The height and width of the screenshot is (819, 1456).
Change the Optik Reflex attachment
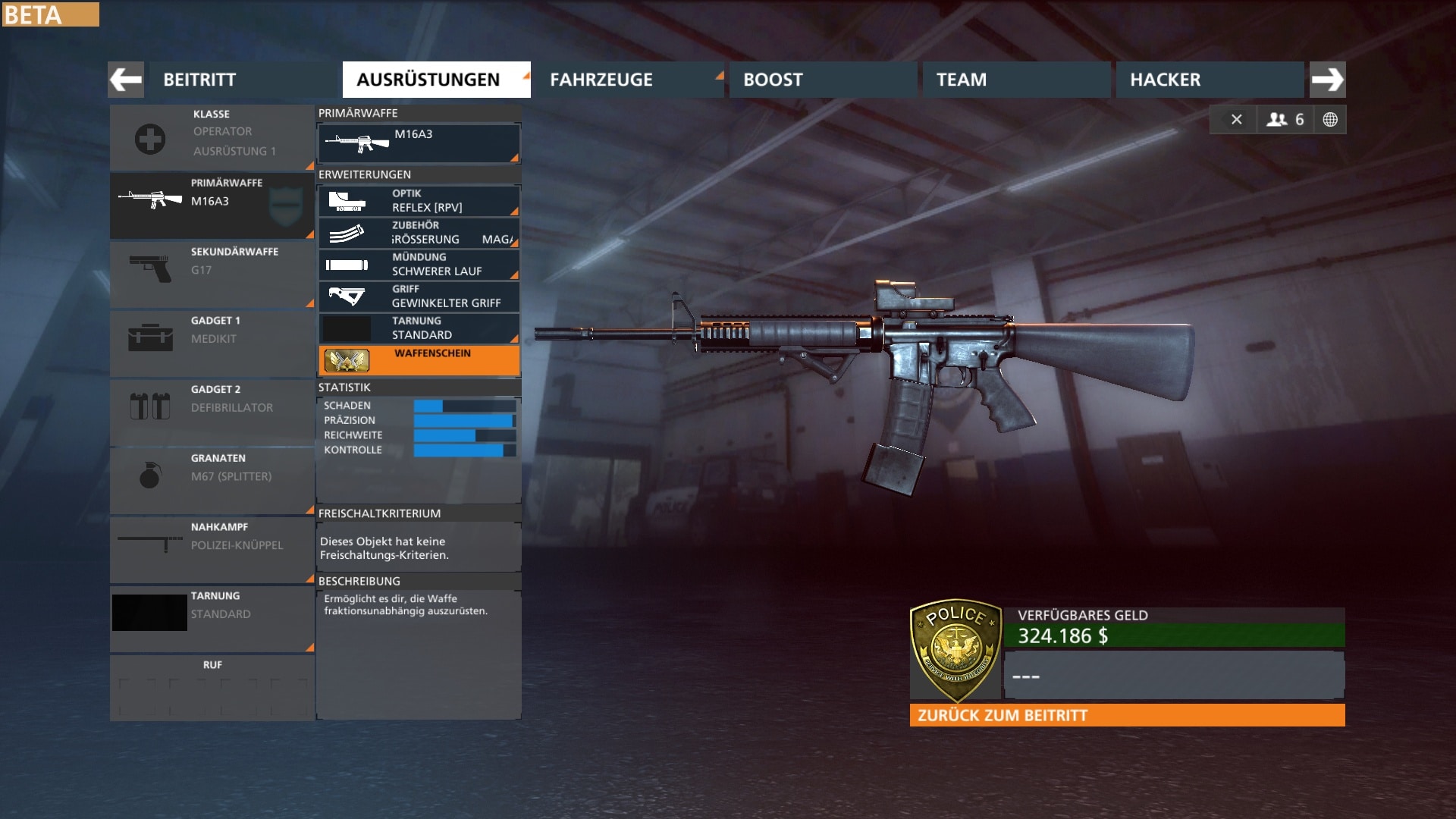click(419, 201)
